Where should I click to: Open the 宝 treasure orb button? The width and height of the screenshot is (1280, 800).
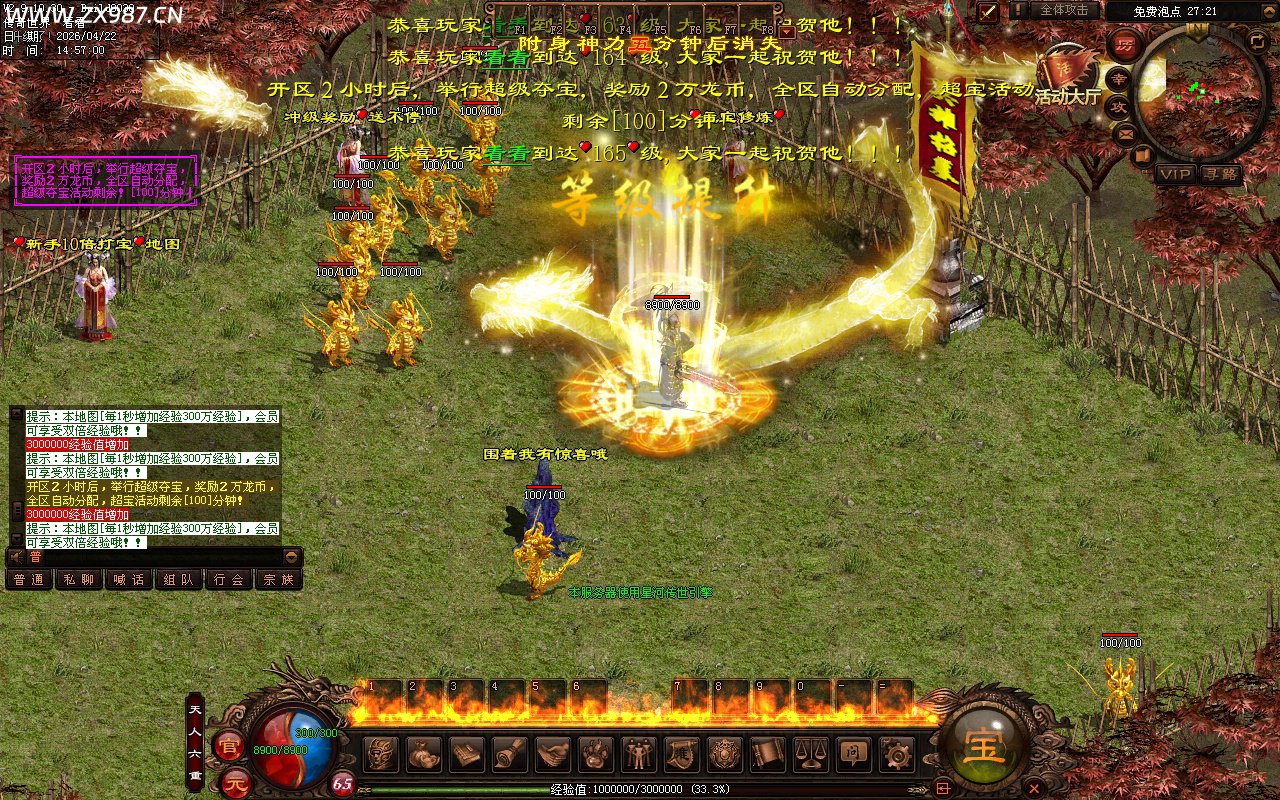coord(984,746)
